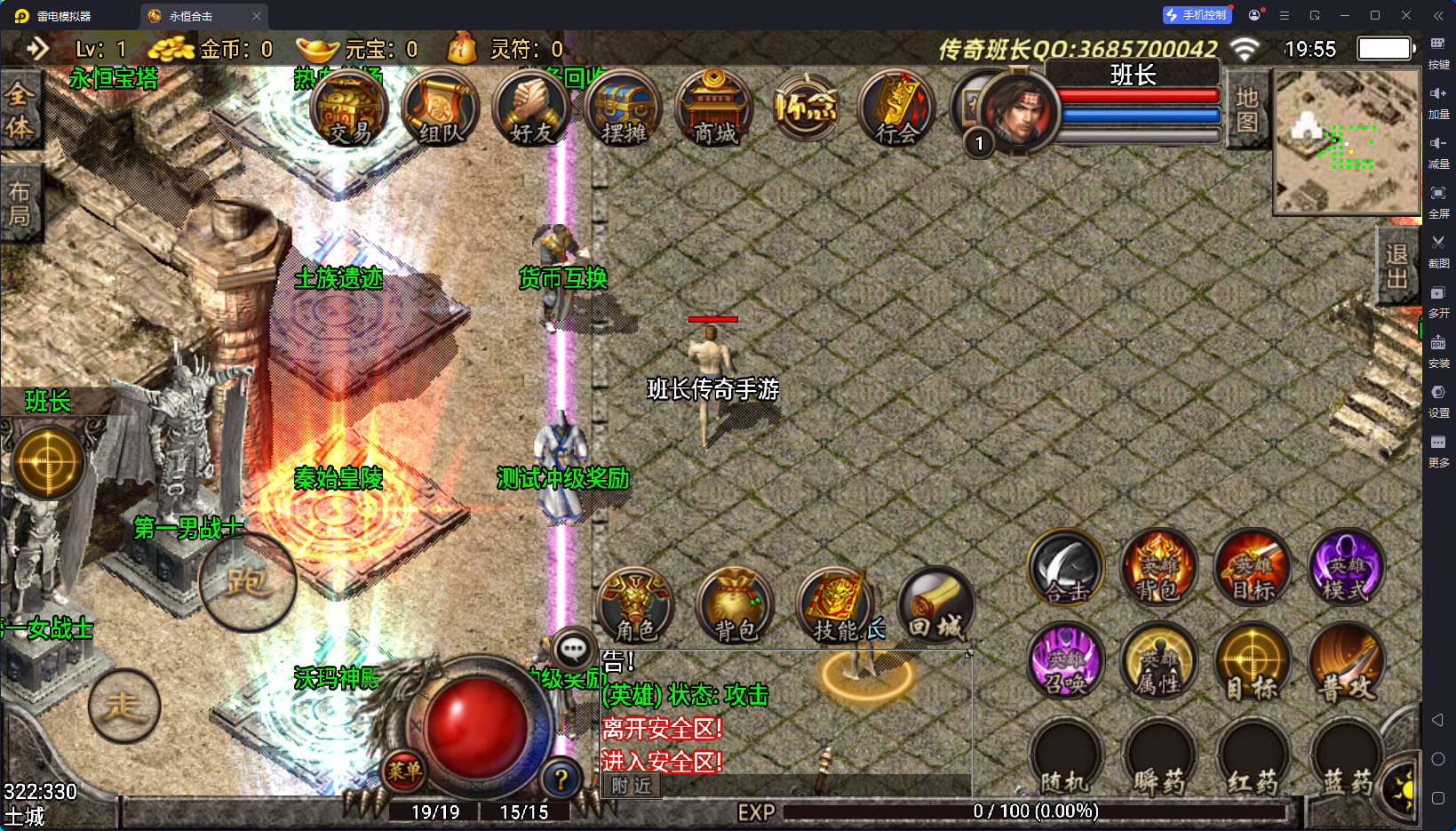The width and height of the screenshot is (1456, 831).
Task: Tap the 退出 exit button
Action: point(1396,266)
